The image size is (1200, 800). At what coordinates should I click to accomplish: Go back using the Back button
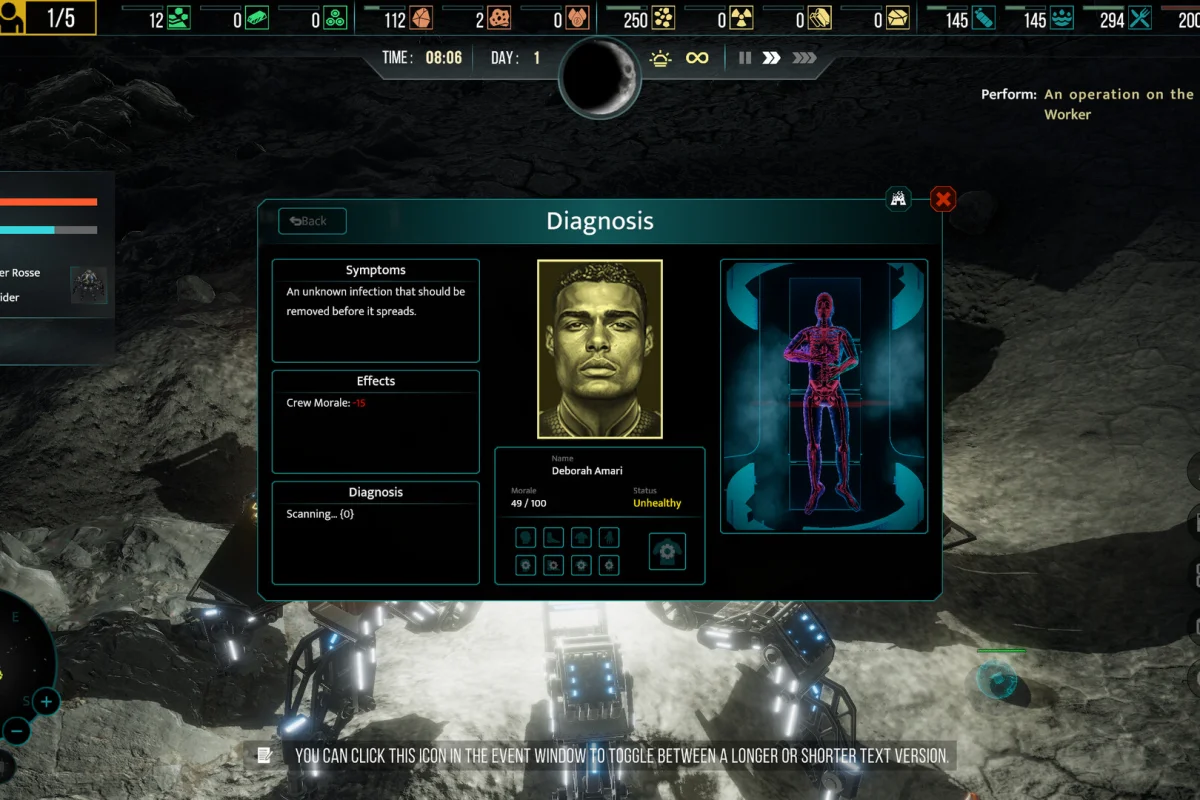312,221
